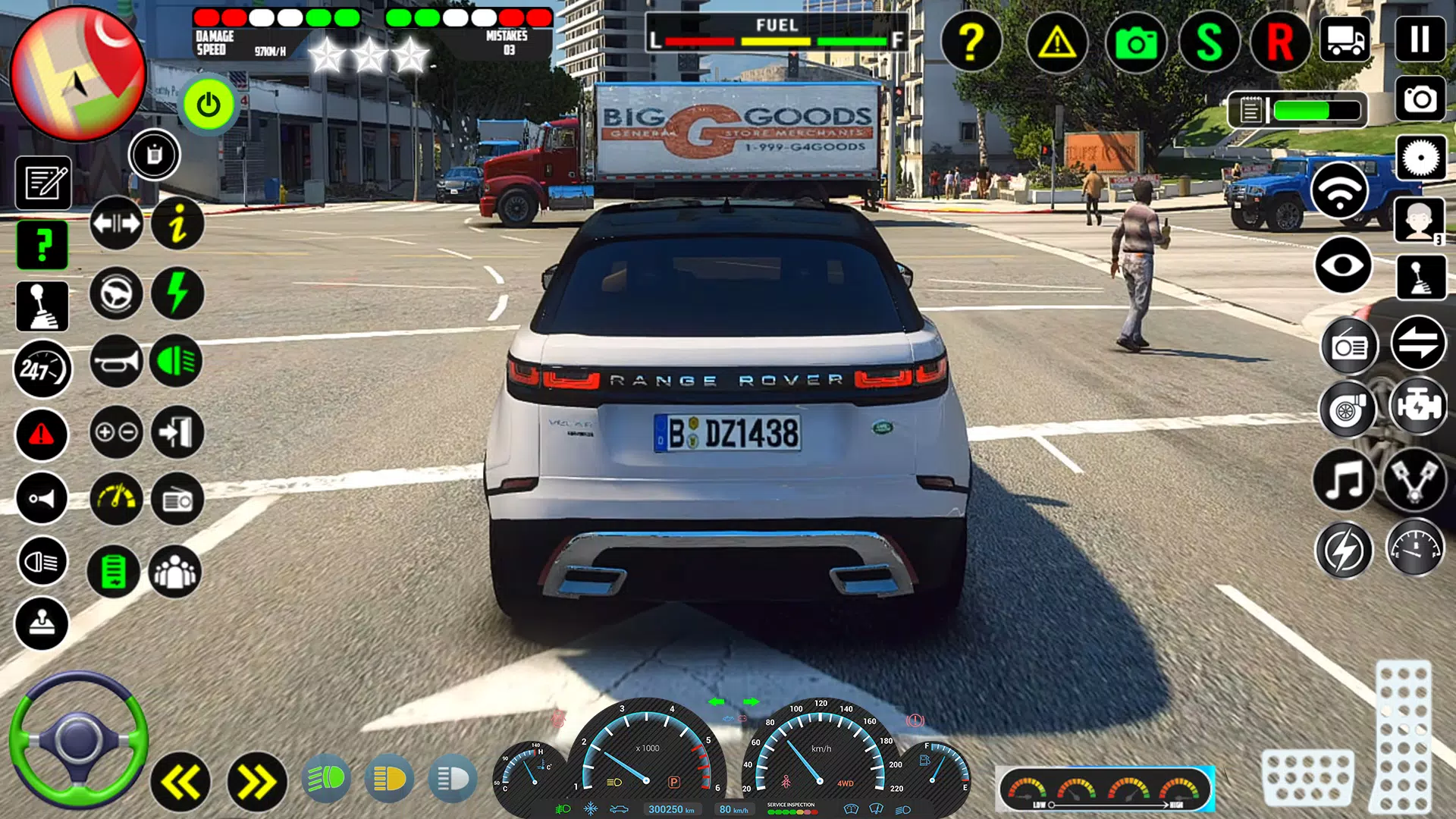Viewport: 1456px width, 819px height.
Task: Open the truck vehicle icon
Action: pos(1345,39)
